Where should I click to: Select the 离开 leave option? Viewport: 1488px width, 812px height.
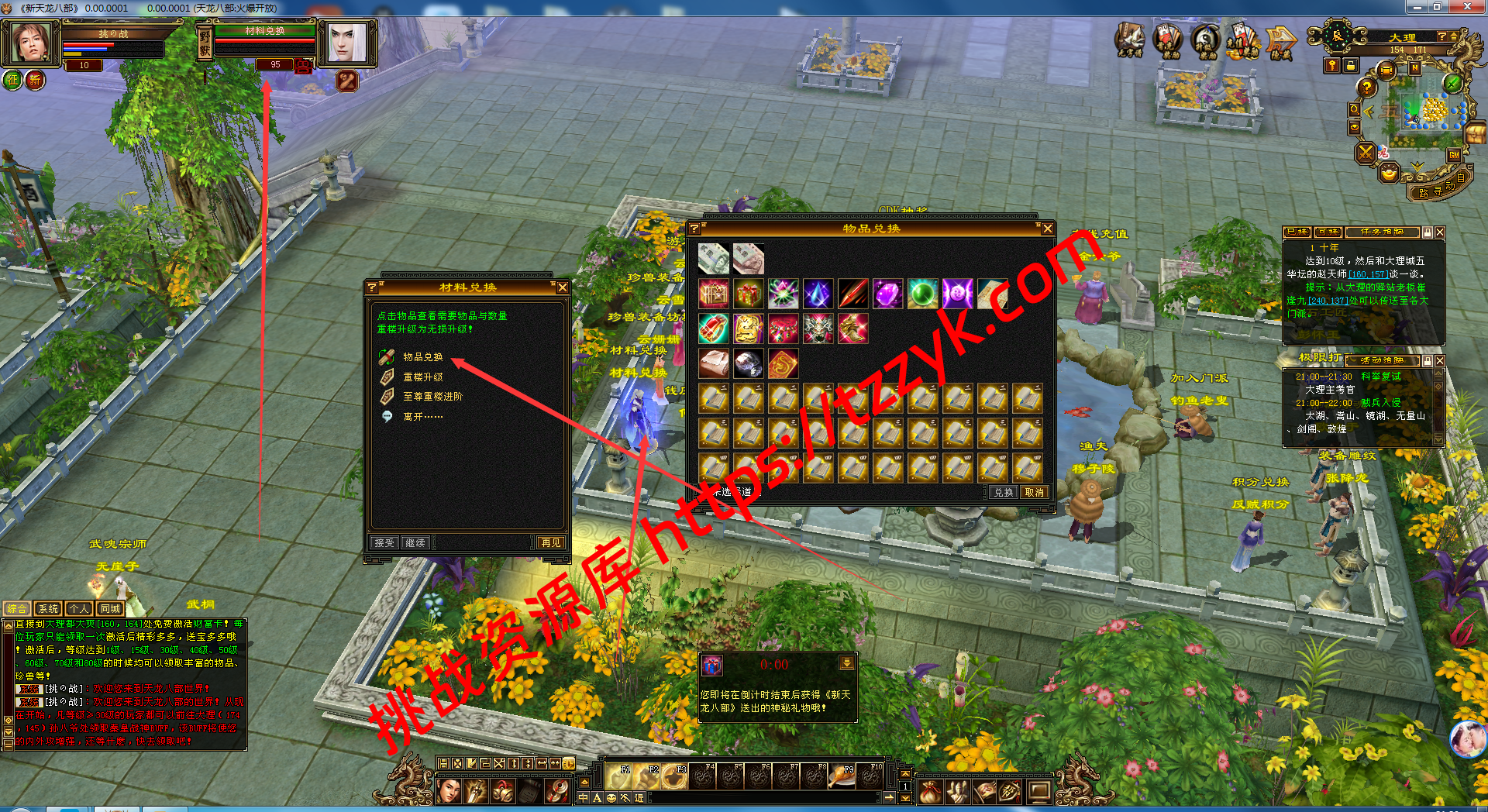(x=422, y=417)
